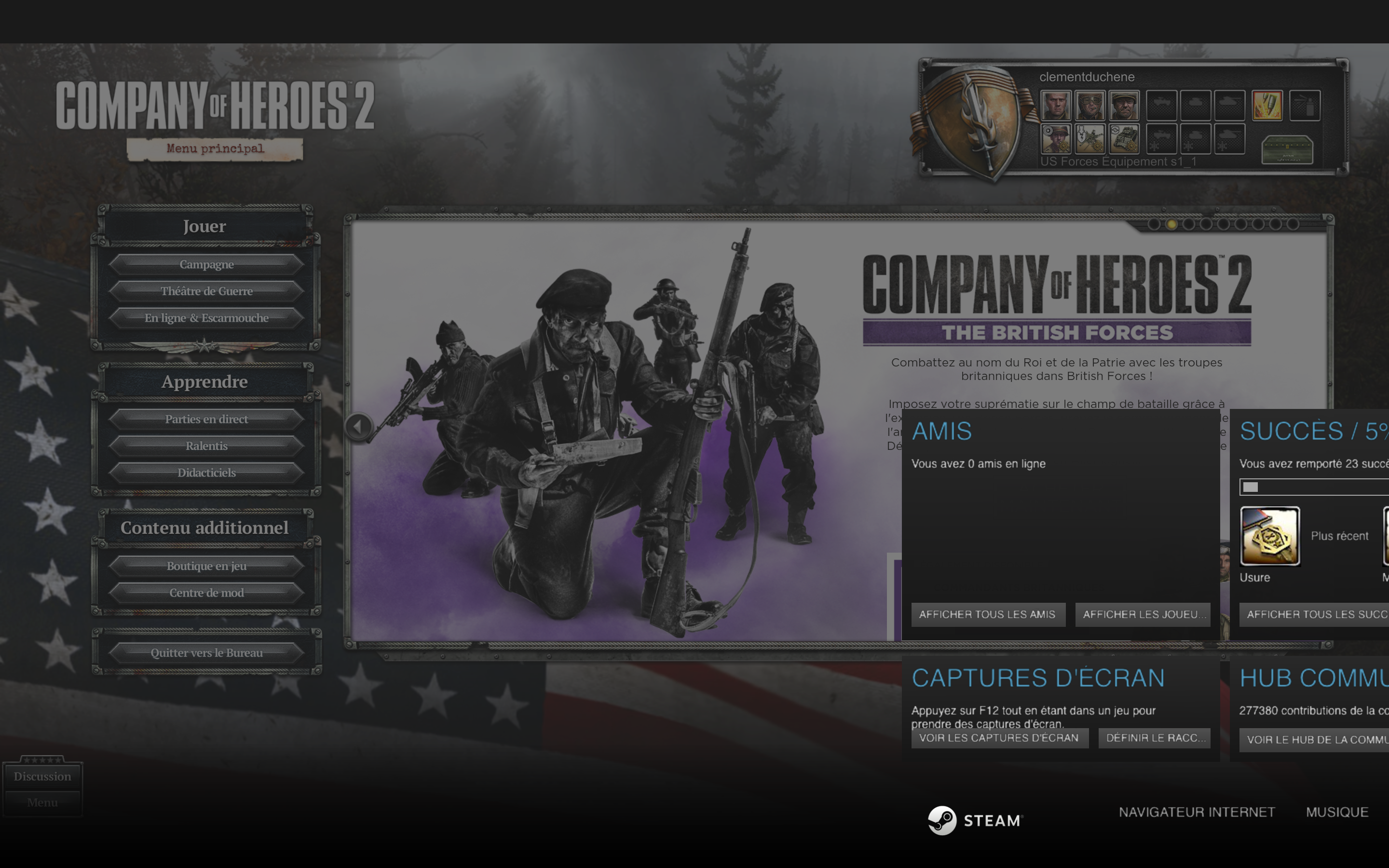The height and width of the screenshot is (868, 1389).
Task: Open the Navigateur Internet overlay tab
Action: [x=1197, y=812]
